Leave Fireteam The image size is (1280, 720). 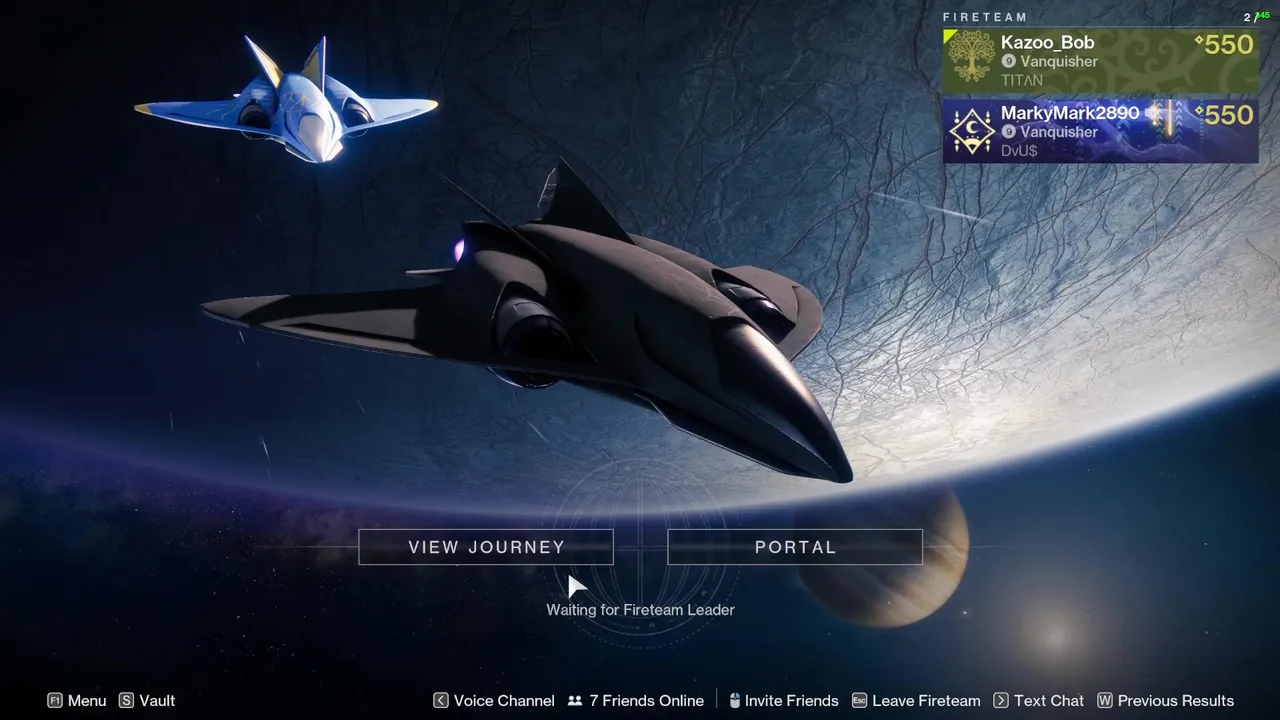click(916, 701)
